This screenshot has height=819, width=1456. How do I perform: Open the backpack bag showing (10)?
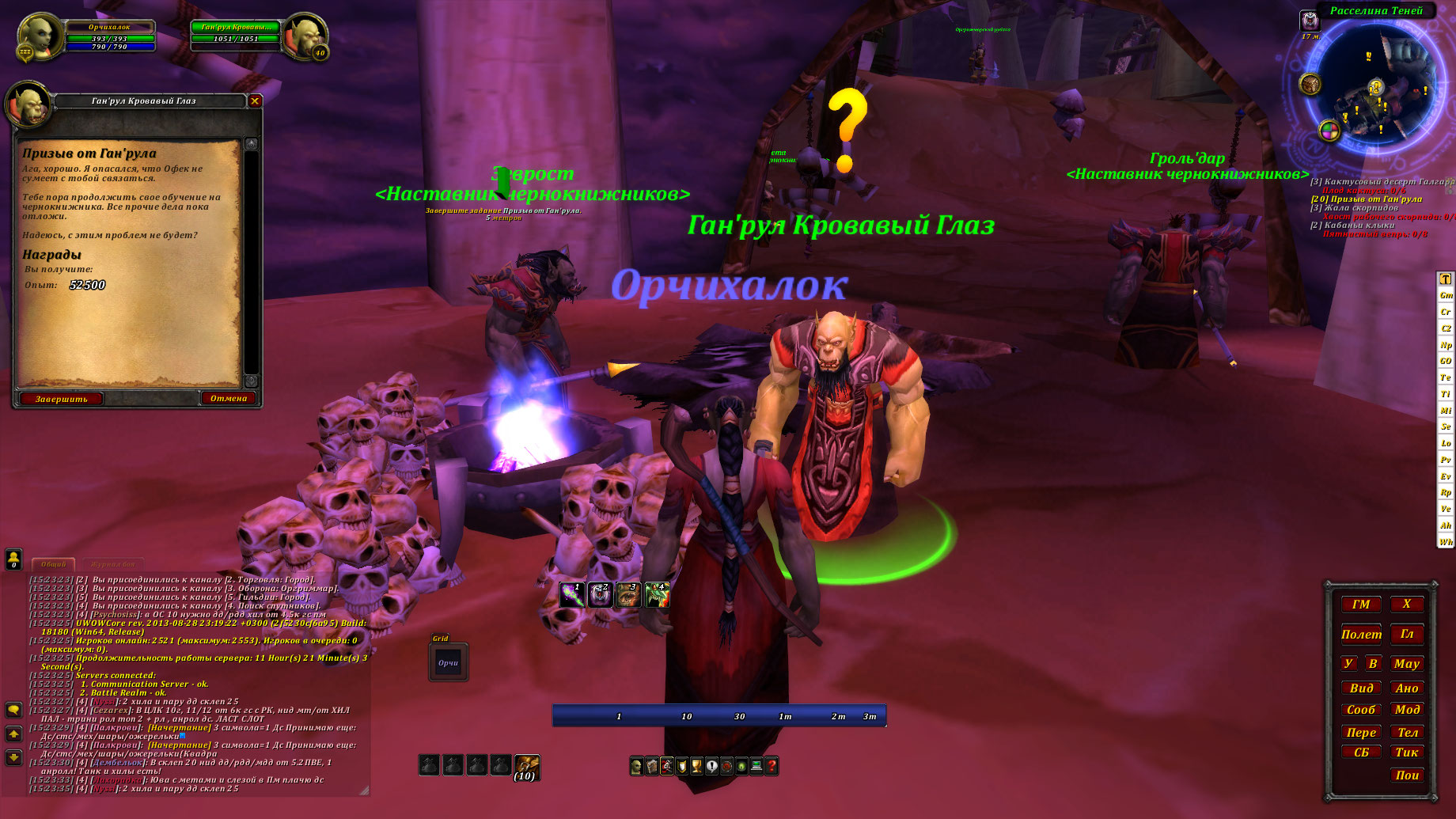(x=526, y=765)
